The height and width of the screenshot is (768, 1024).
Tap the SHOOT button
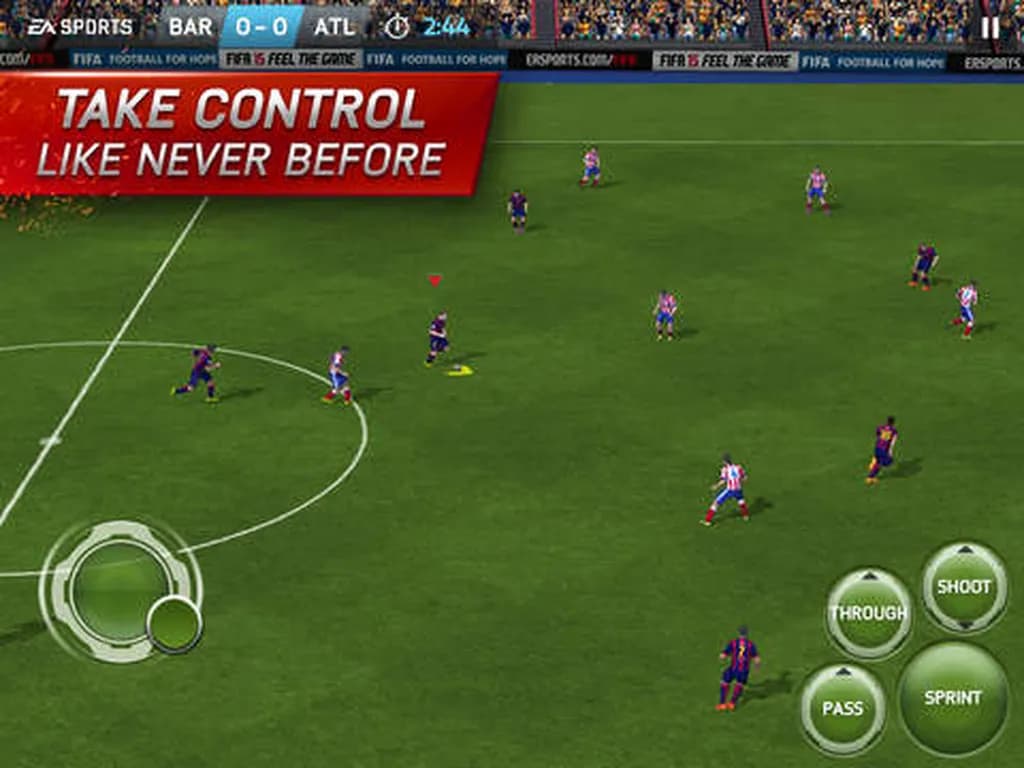[964, 587]
